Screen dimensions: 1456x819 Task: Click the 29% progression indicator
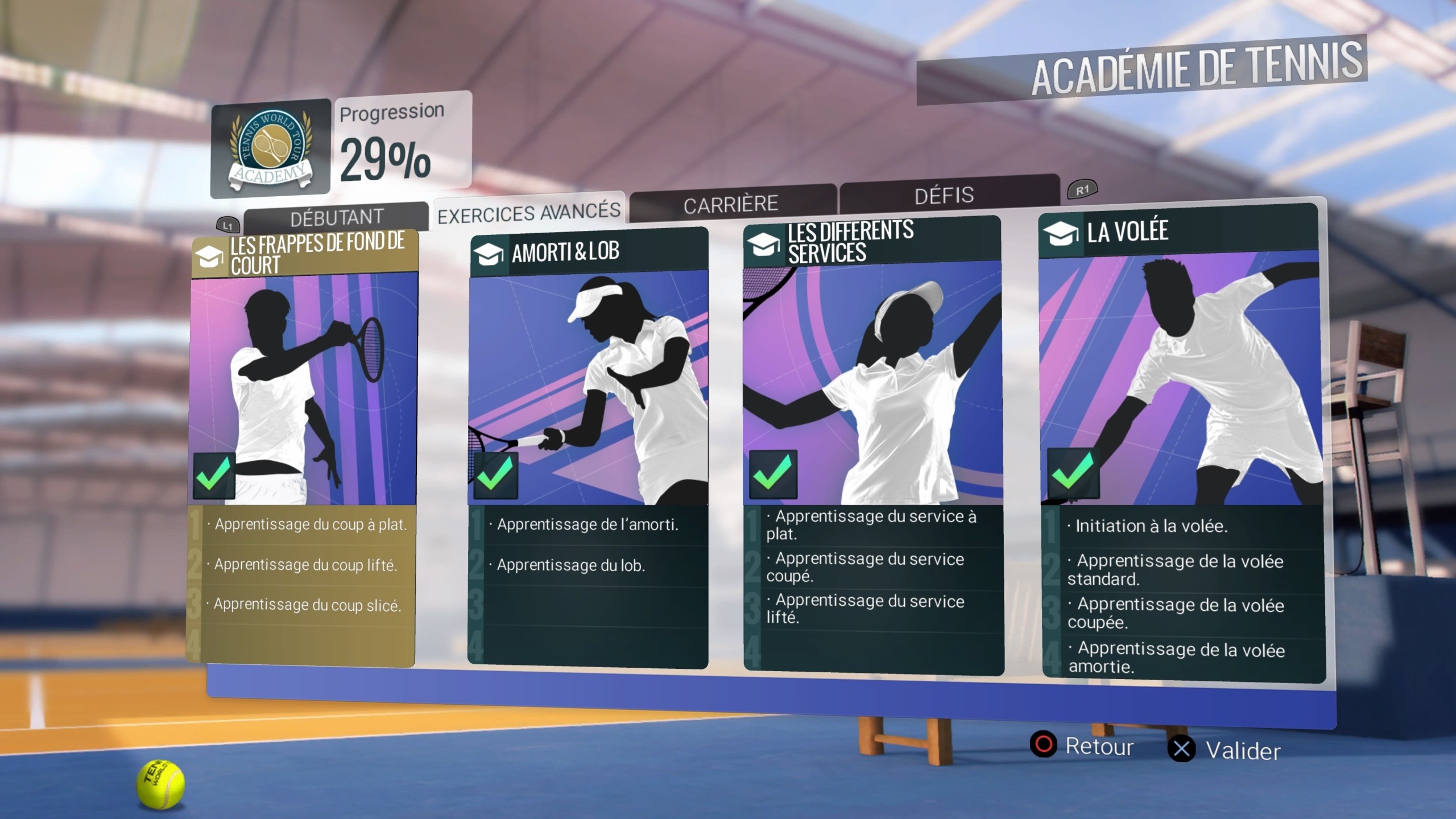tap(386, 159)
